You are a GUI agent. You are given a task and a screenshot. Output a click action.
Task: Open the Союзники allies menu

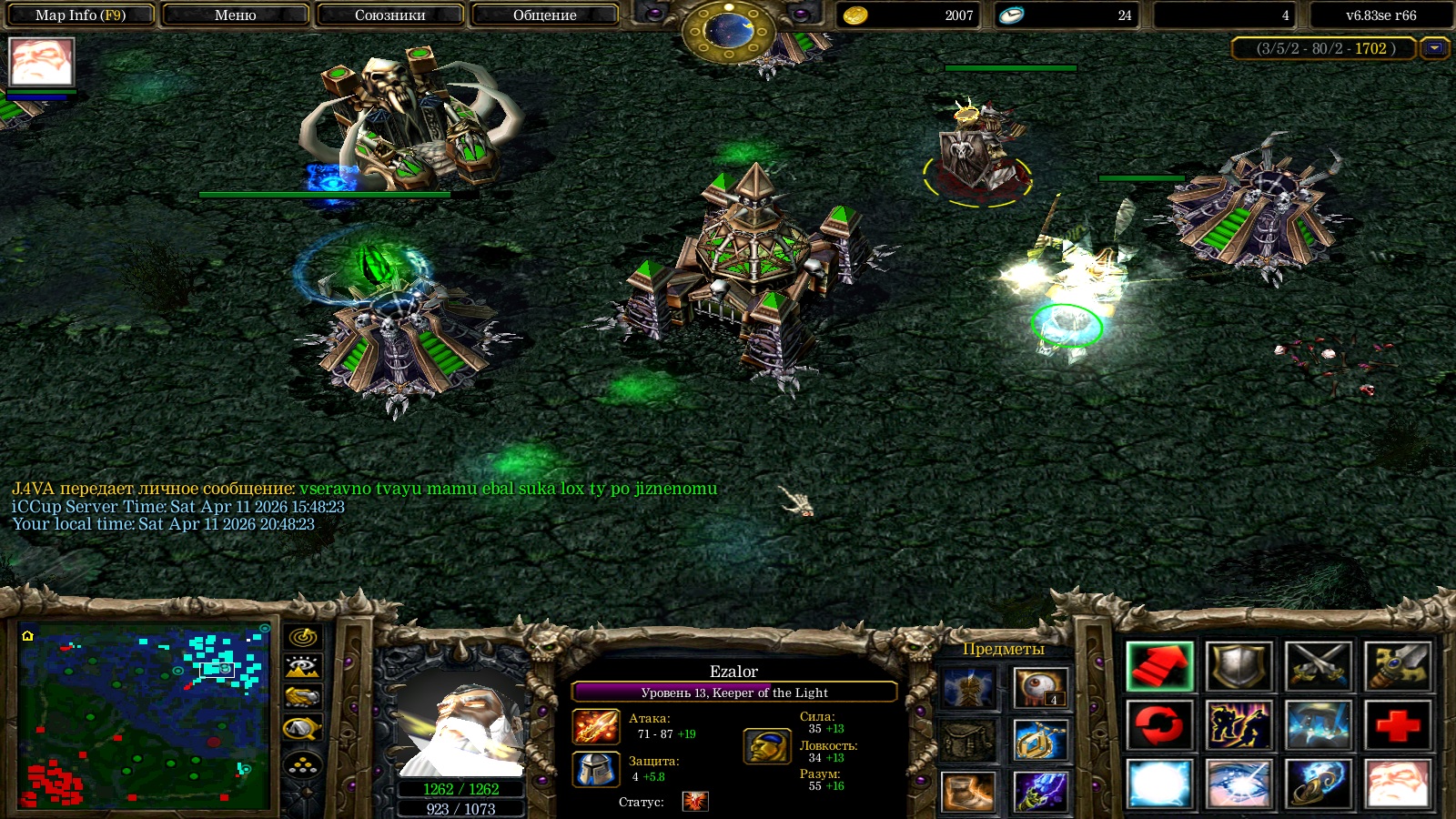(x=389, y=15)
